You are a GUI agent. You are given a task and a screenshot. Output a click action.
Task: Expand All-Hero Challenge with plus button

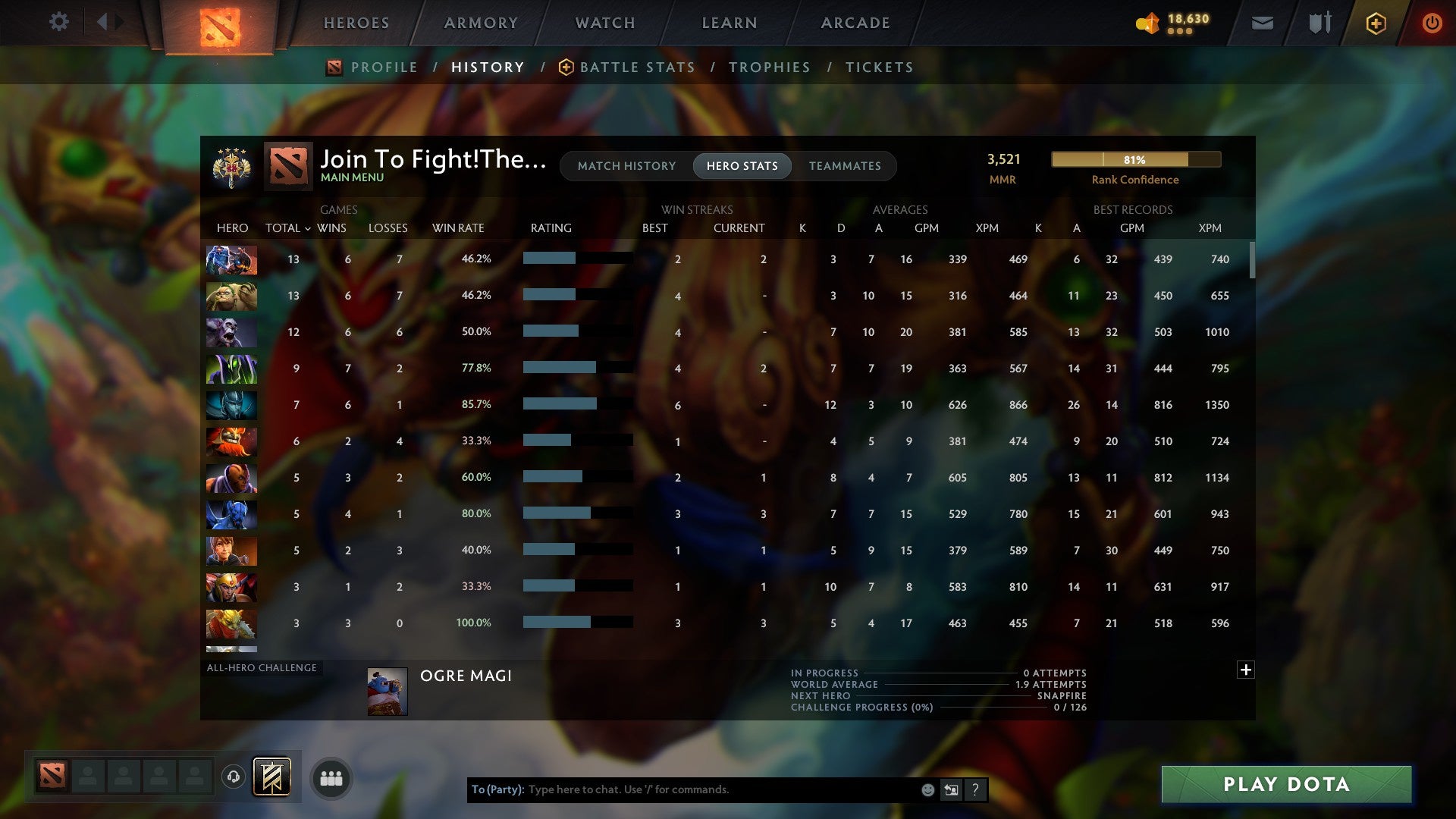[1245, 670]
